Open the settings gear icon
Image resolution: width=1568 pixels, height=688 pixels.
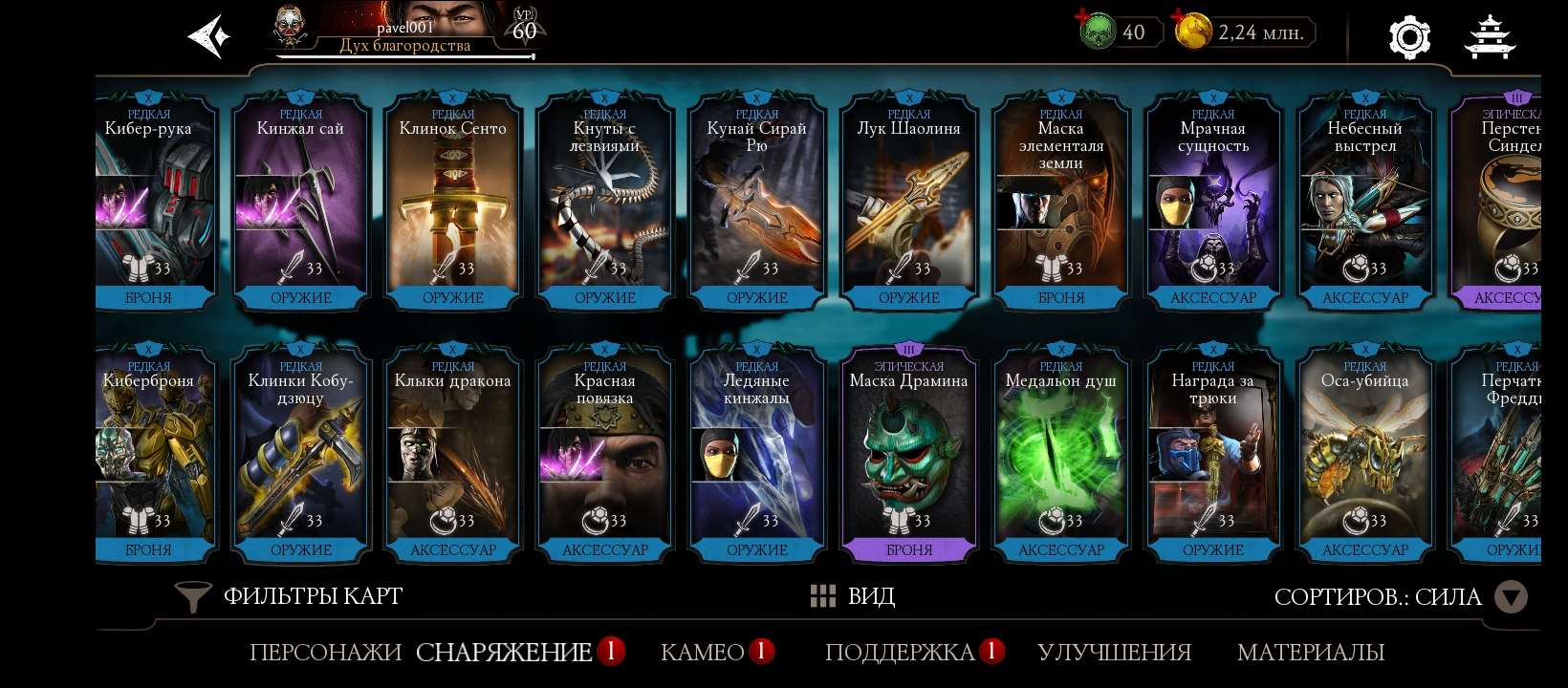(1407, 36)
